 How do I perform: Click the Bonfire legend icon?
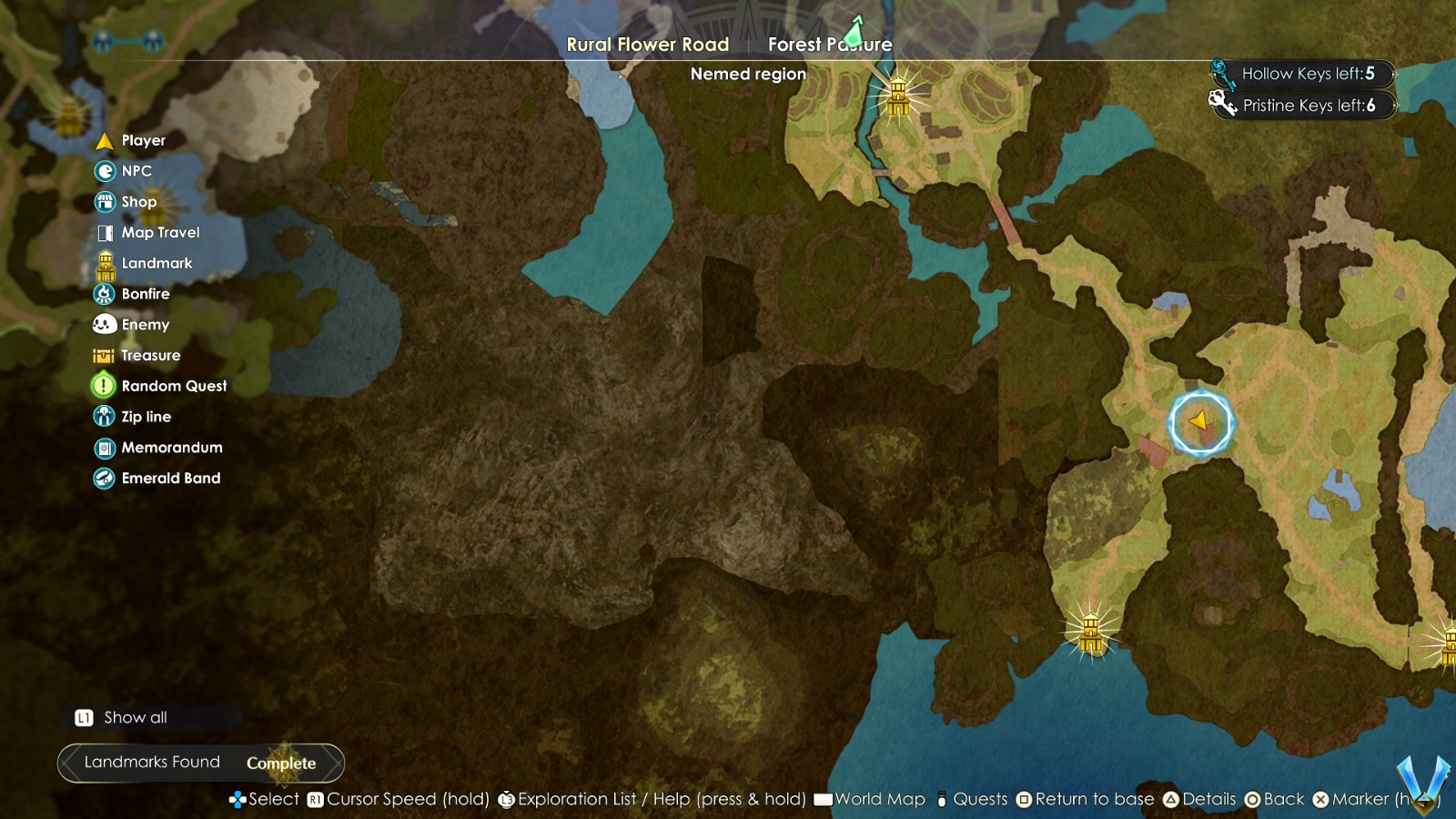pyautogui.click(x=105, y=293)
